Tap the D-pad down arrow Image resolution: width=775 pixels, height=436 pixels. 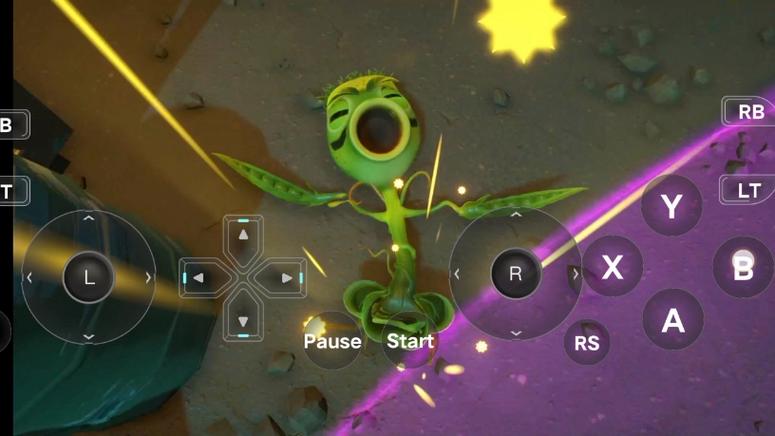[243, 320]
